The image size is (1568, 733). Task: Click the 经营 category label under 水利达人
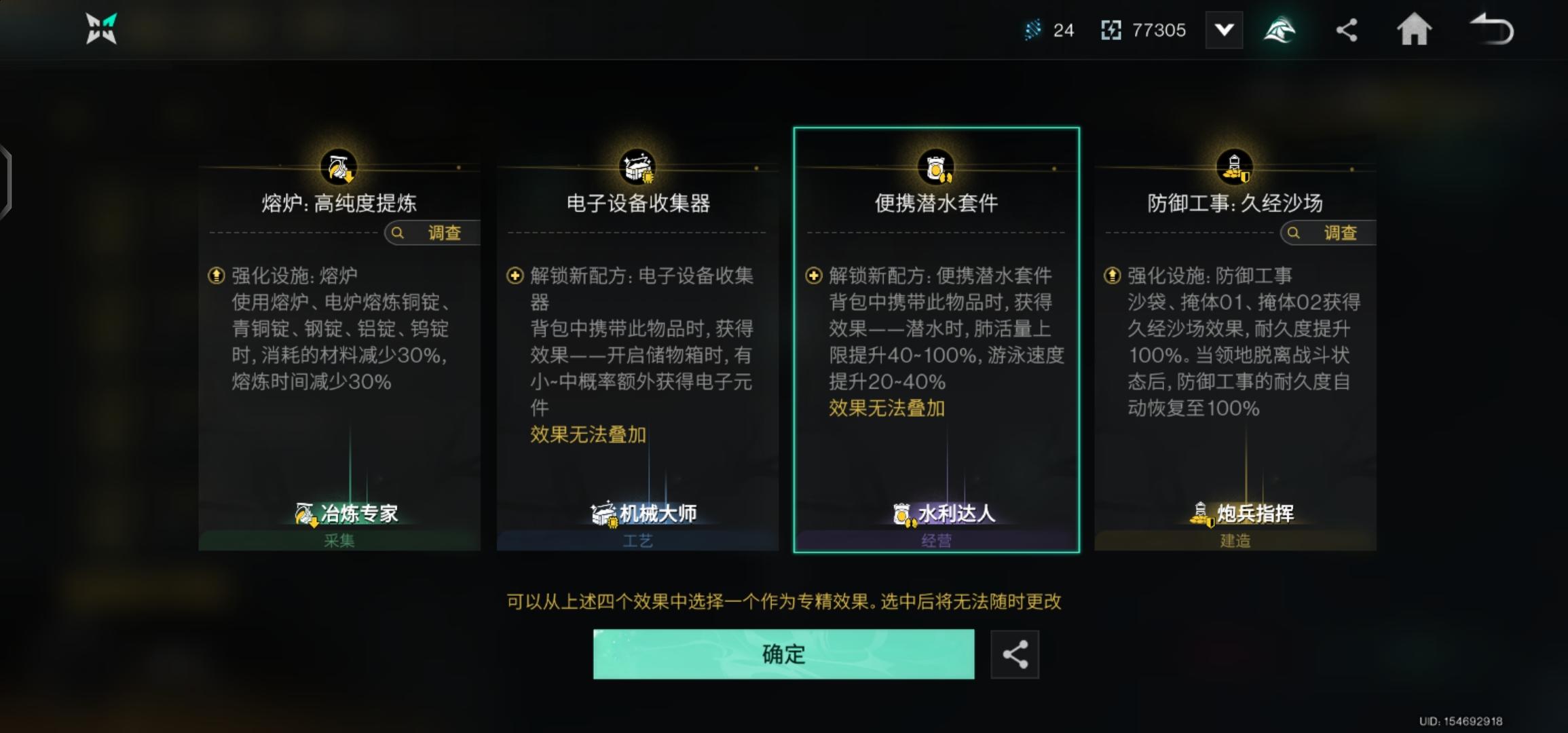935,540
